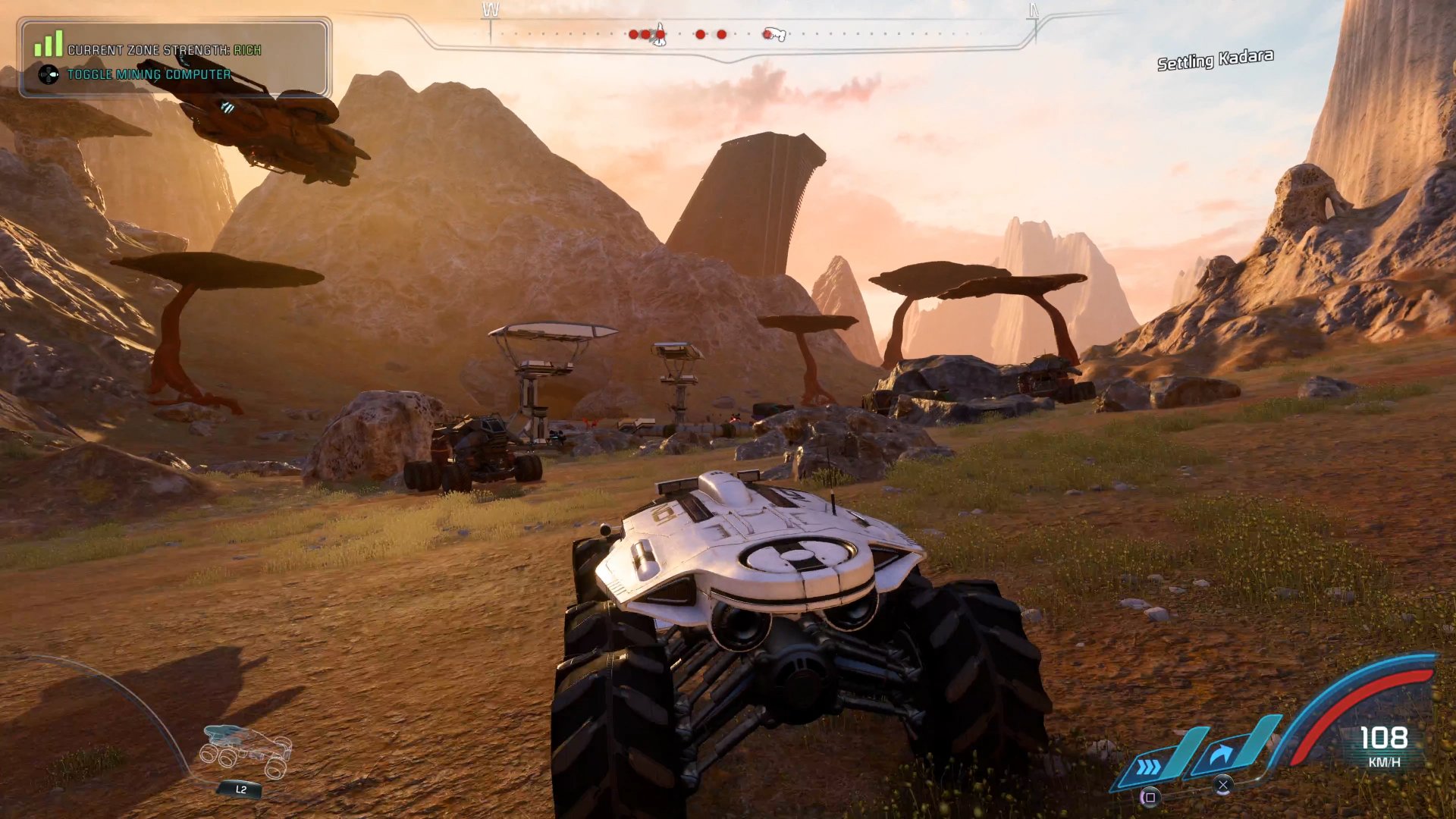Click the D-pad button icon in mining panel
The width and height of the screenshot is (1456, 819).
(48, 74)
